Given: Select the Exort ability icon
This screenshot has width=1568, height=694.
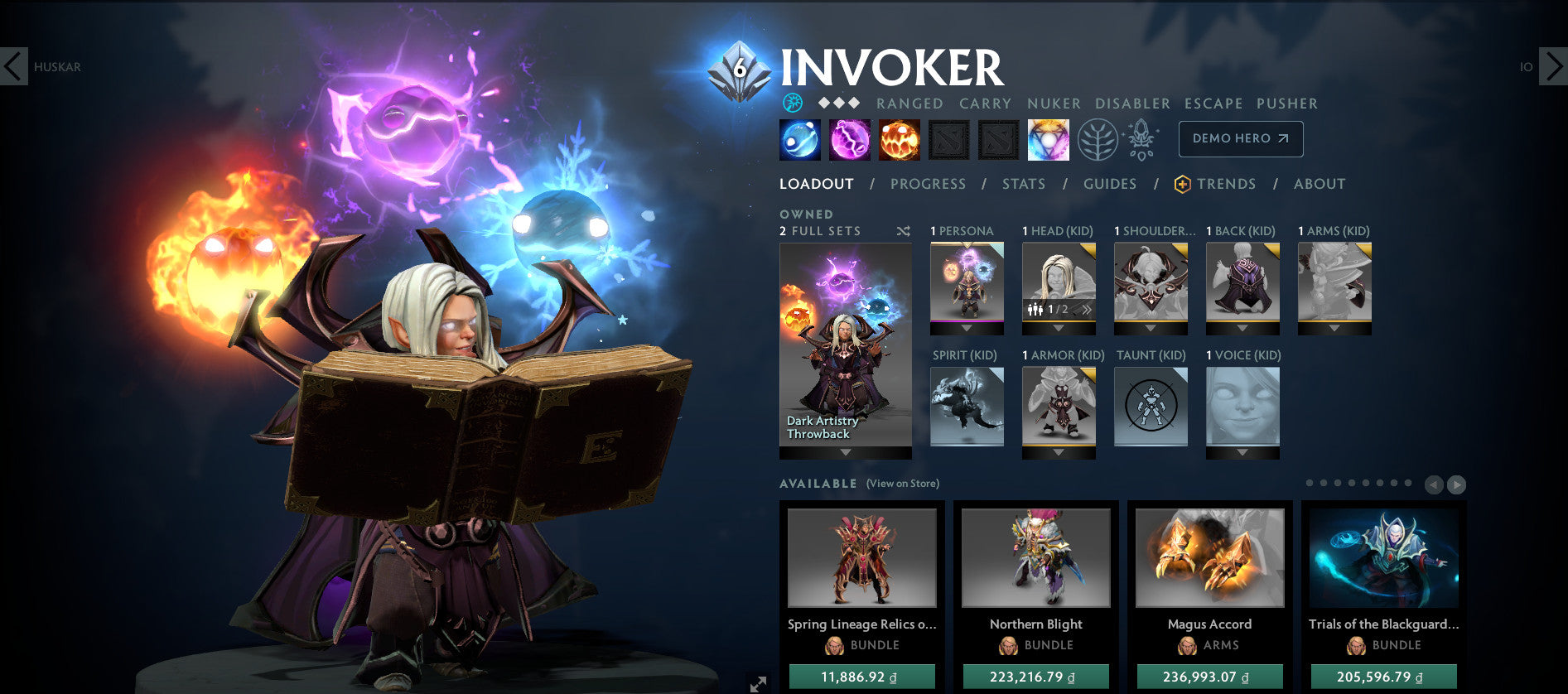Looking at the screenshot, I should (x=900, y=138).
